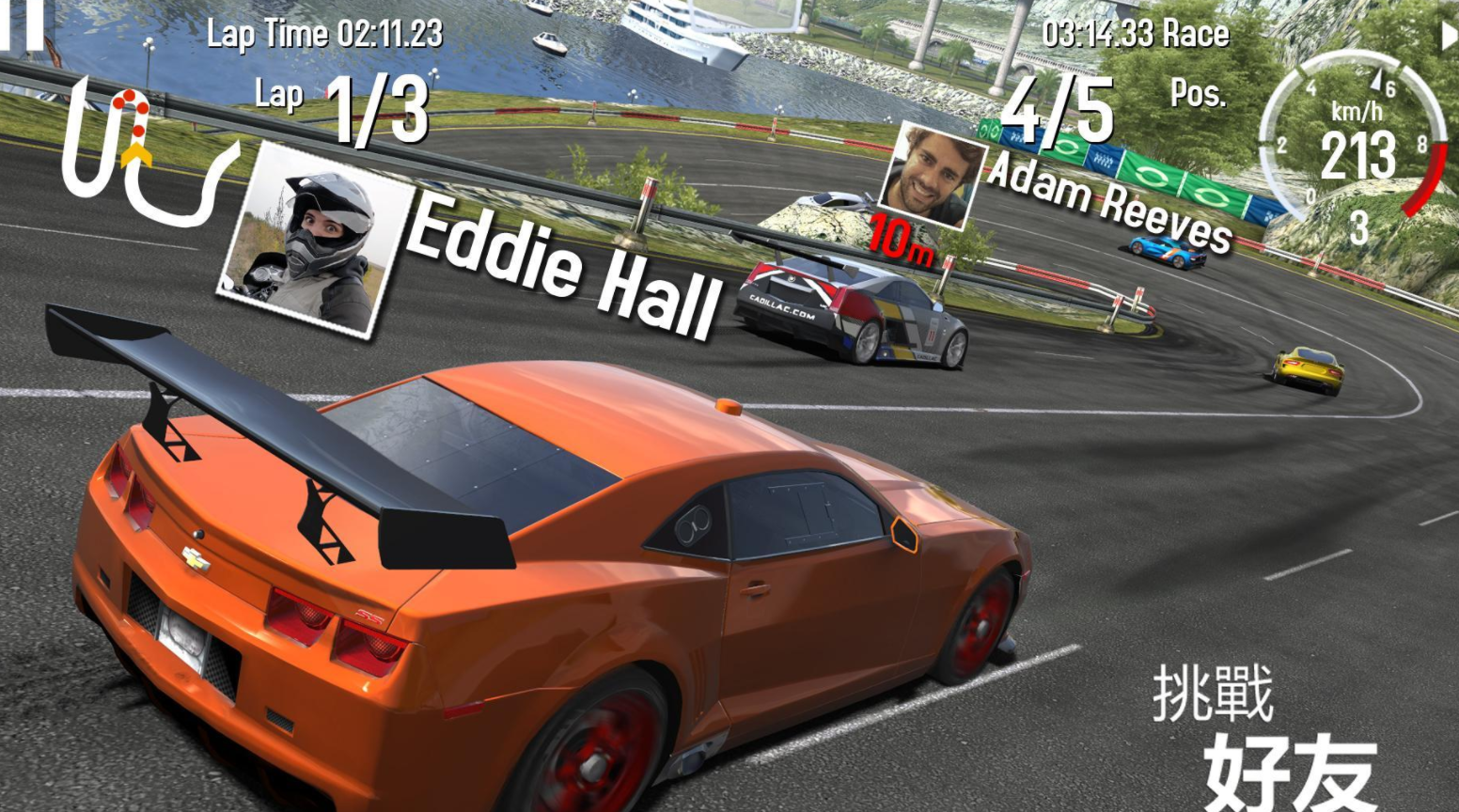Pause the race with the pause button
The width and height of the screenshot is (1459, 812).
26,23
